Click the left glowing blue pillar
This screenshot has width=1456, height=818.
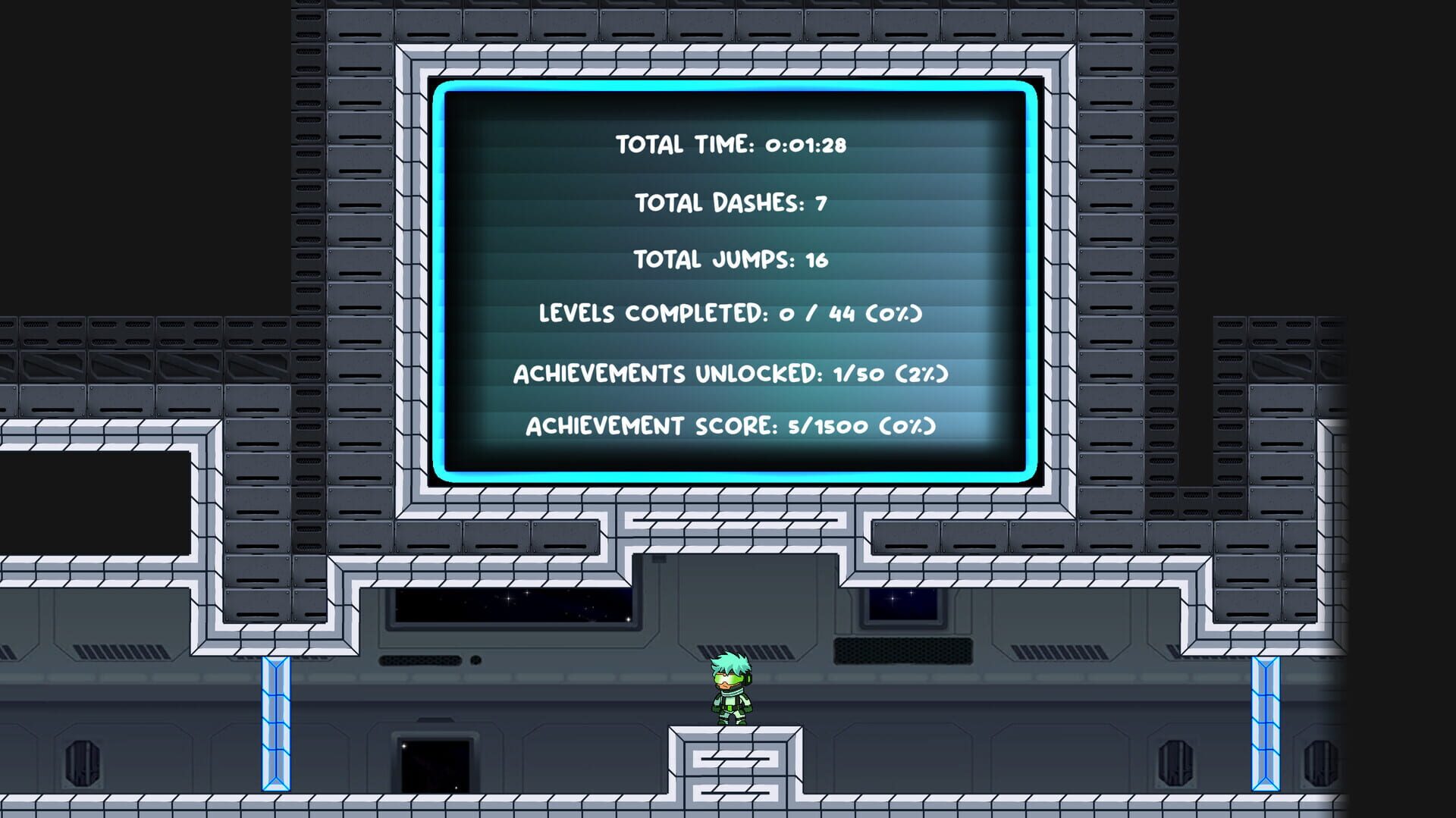pos(275,724)
